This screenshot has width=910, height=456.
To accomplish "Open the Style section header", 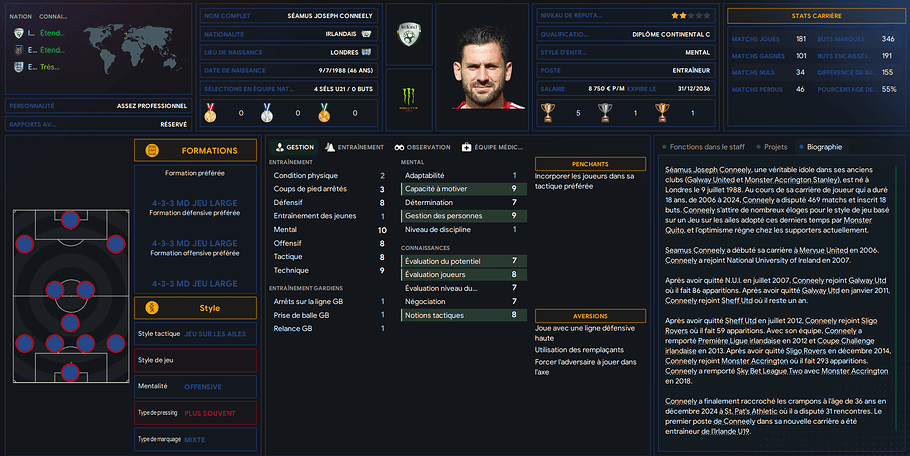I will [195, 307].
